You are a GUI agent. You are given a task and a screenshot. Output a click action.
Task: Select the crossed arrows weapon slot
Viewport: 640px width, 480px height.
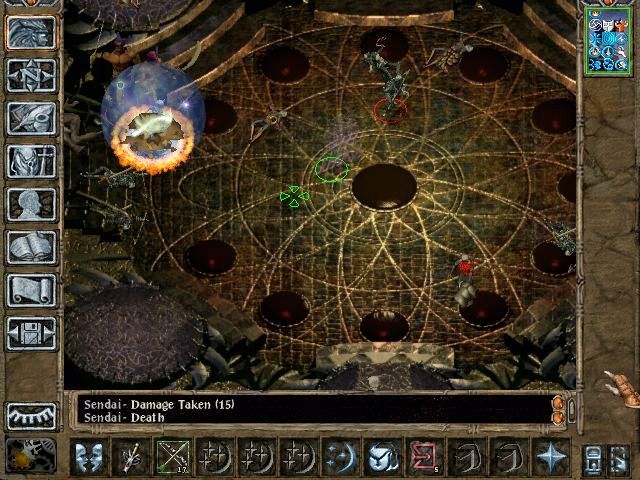coord(172,457)
